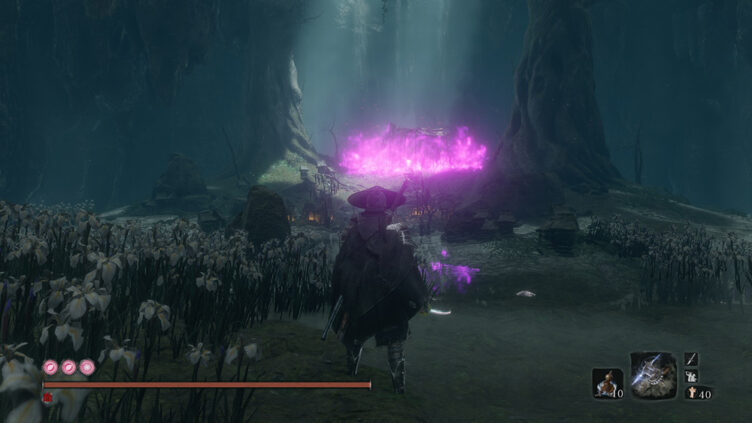Screen dimensions: 752x423
Task: Click the white figure icon below the sword
Action: coord(691,376)
